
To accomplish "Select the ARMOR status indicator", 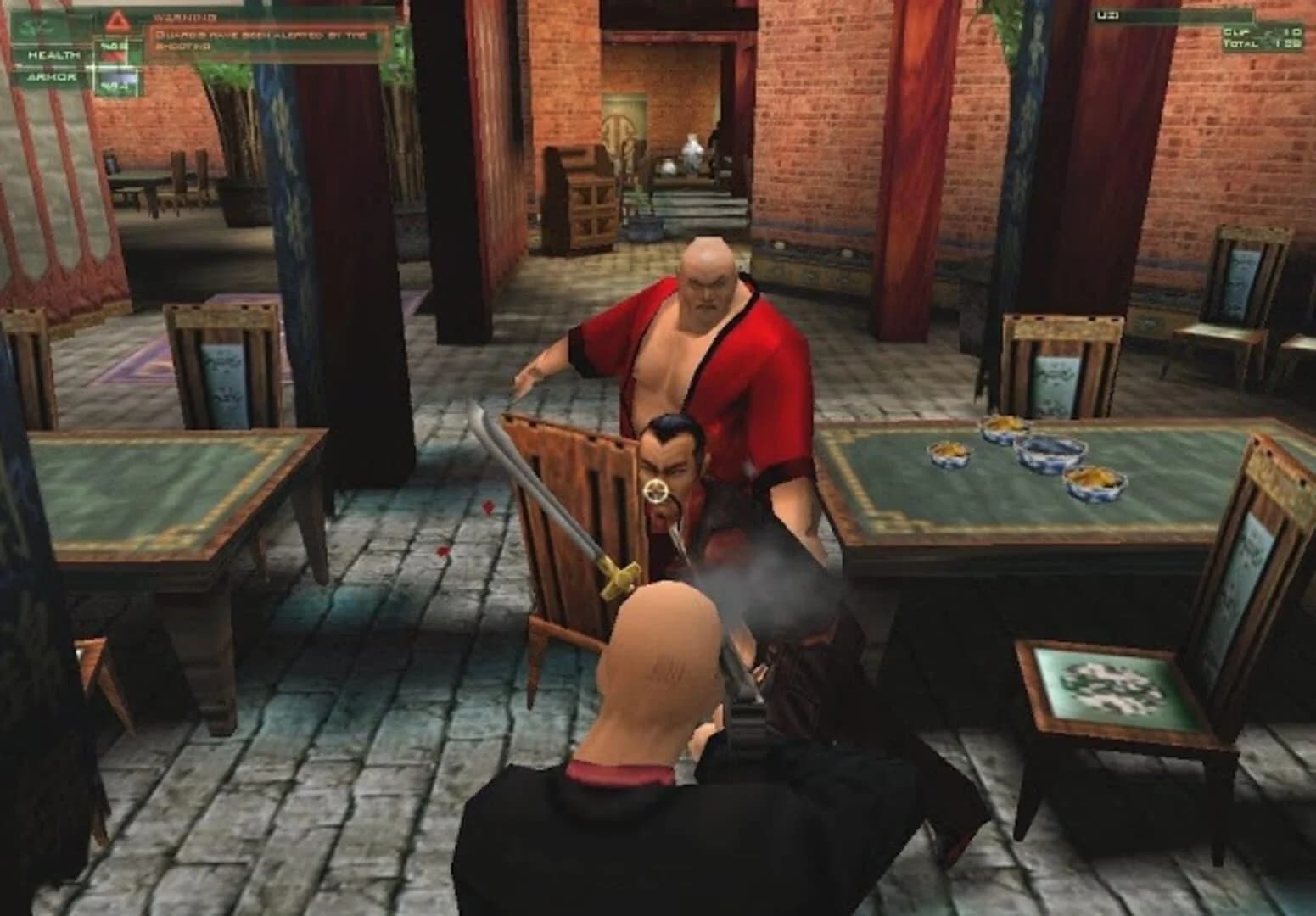I will (x=53, y=78).
